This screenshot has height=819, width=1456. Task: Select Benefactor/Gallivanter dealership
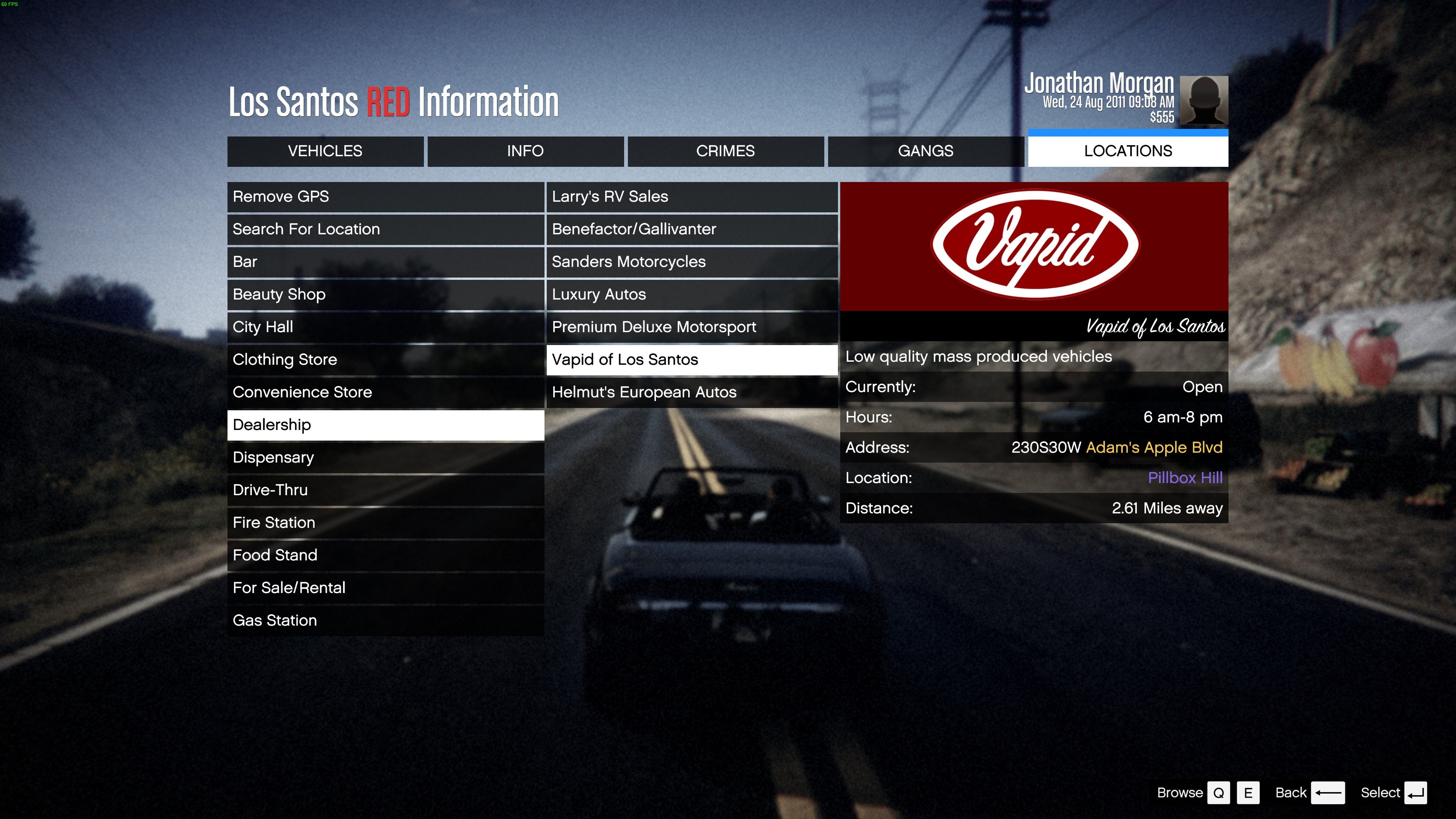691,229
